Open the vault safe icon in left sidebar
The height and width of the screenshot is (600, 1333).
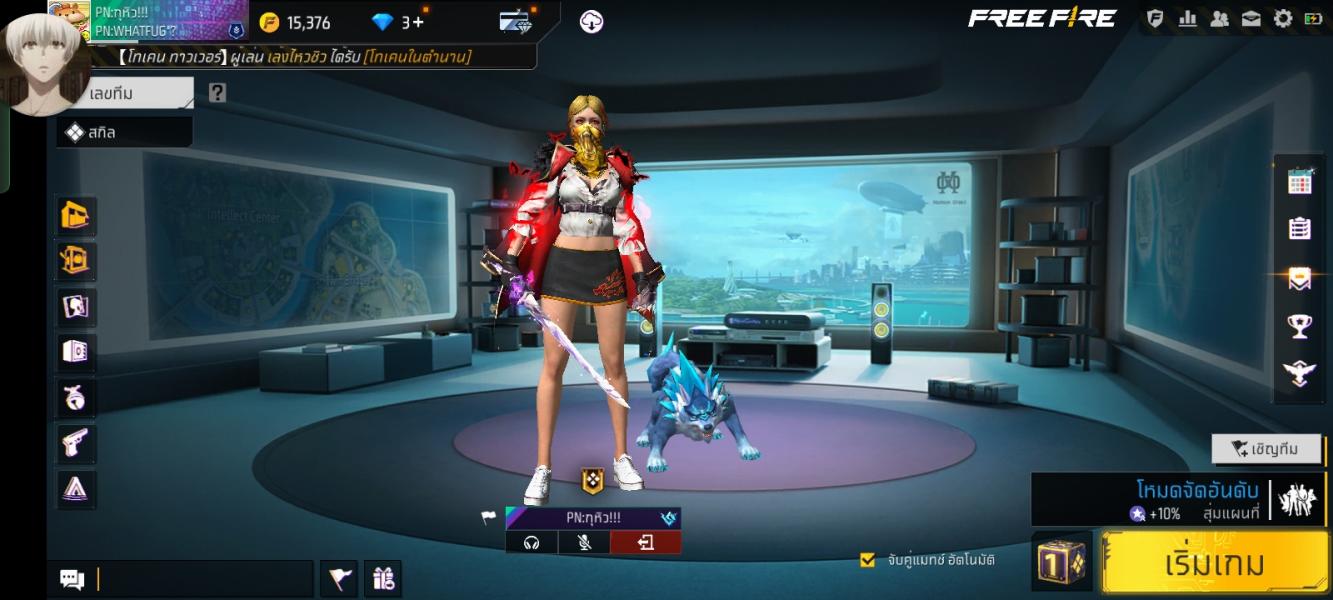click(x=76, y=351)
